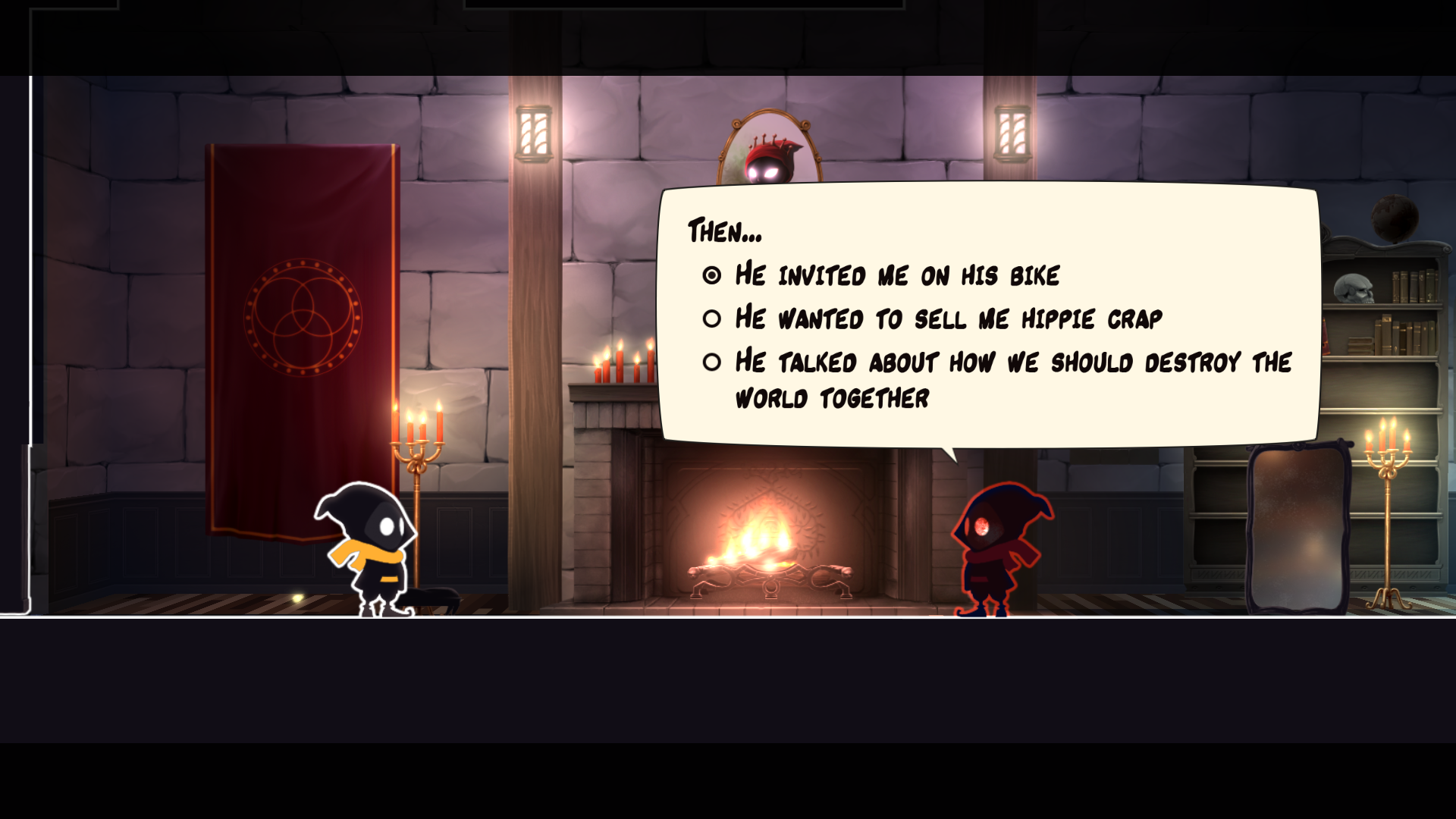Choose "He invited me on his bike"

click(896, 275)
